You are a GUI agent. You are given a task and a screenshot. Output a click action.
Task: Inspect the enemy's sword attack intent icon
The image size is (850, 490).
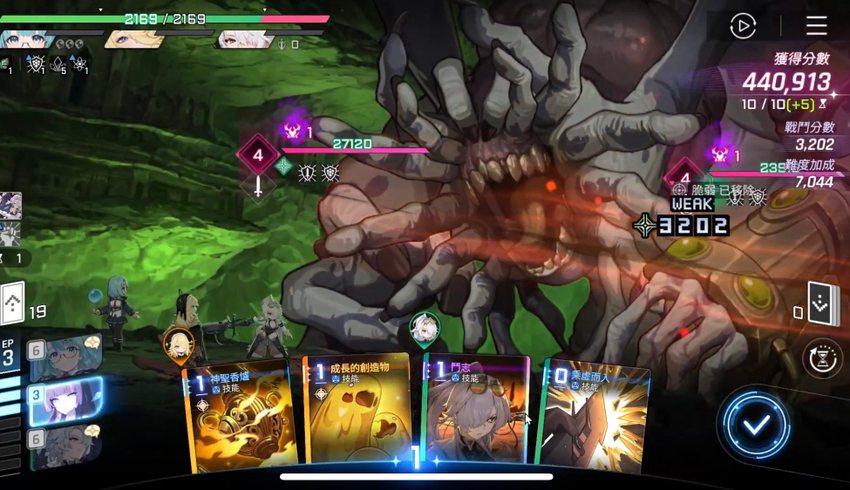click(x=258, y=186)
